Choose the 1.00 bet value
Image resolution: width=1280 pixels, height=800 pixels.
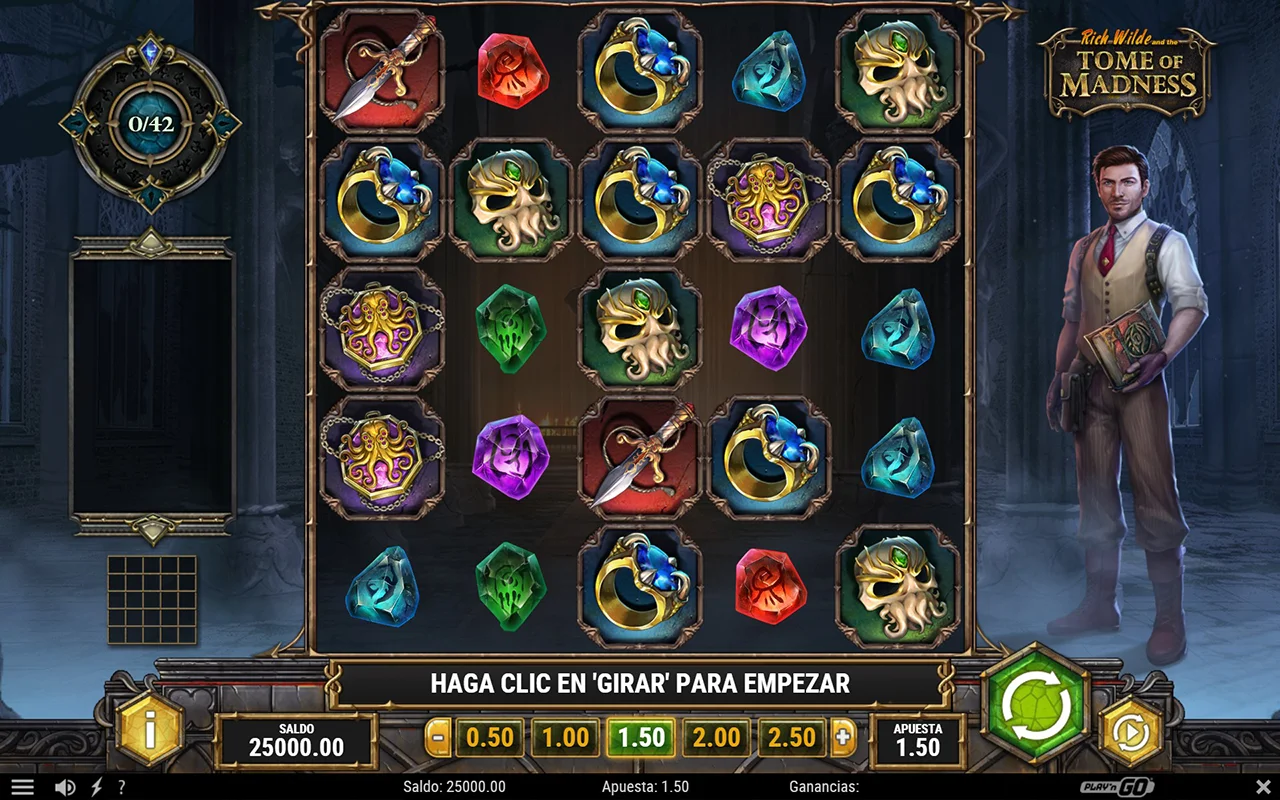point(565,738)
